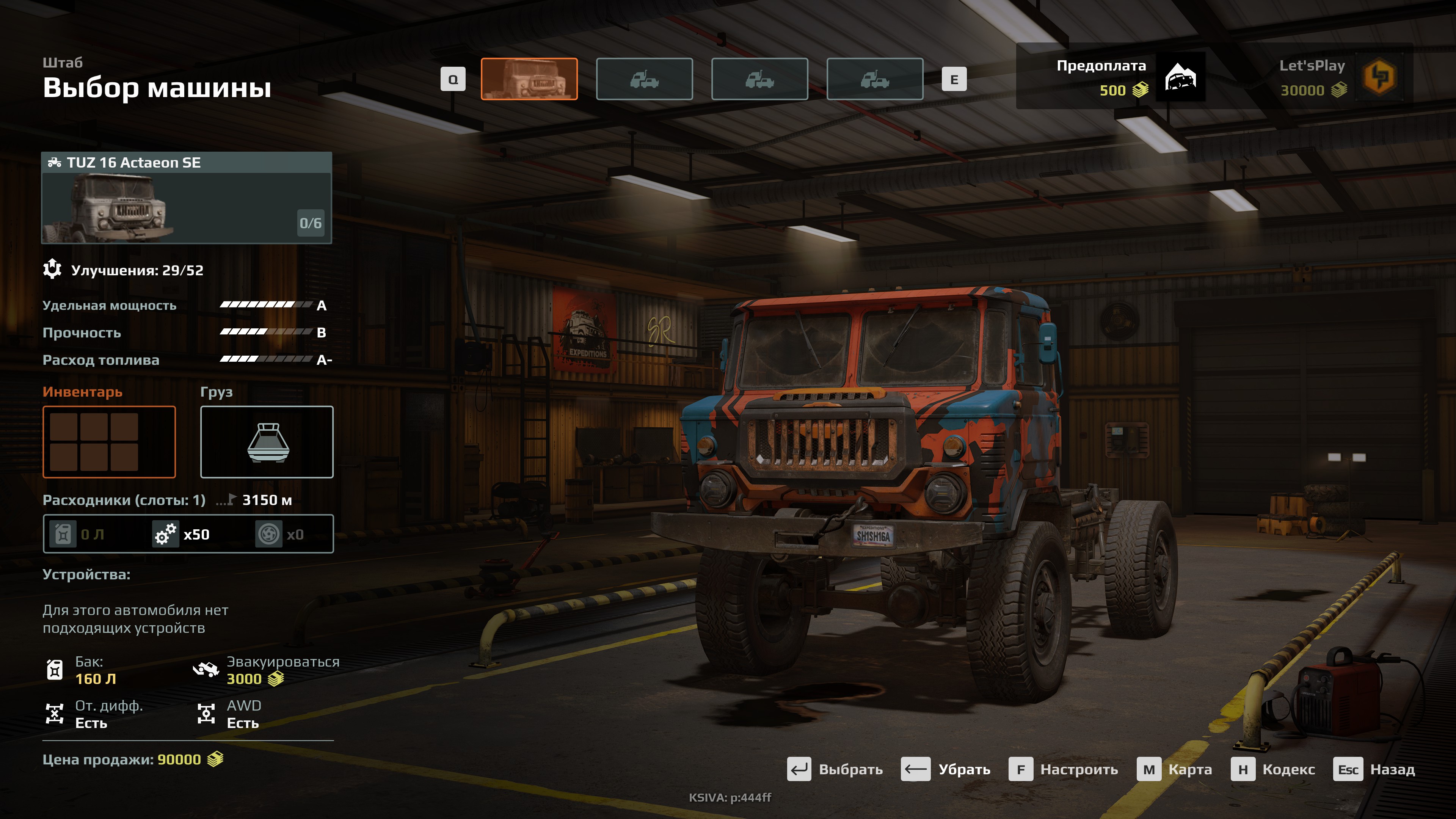This screenshot has height=819, width=1456.
Task: Remove the vehicle with Убрать
Action: (946, 770)
